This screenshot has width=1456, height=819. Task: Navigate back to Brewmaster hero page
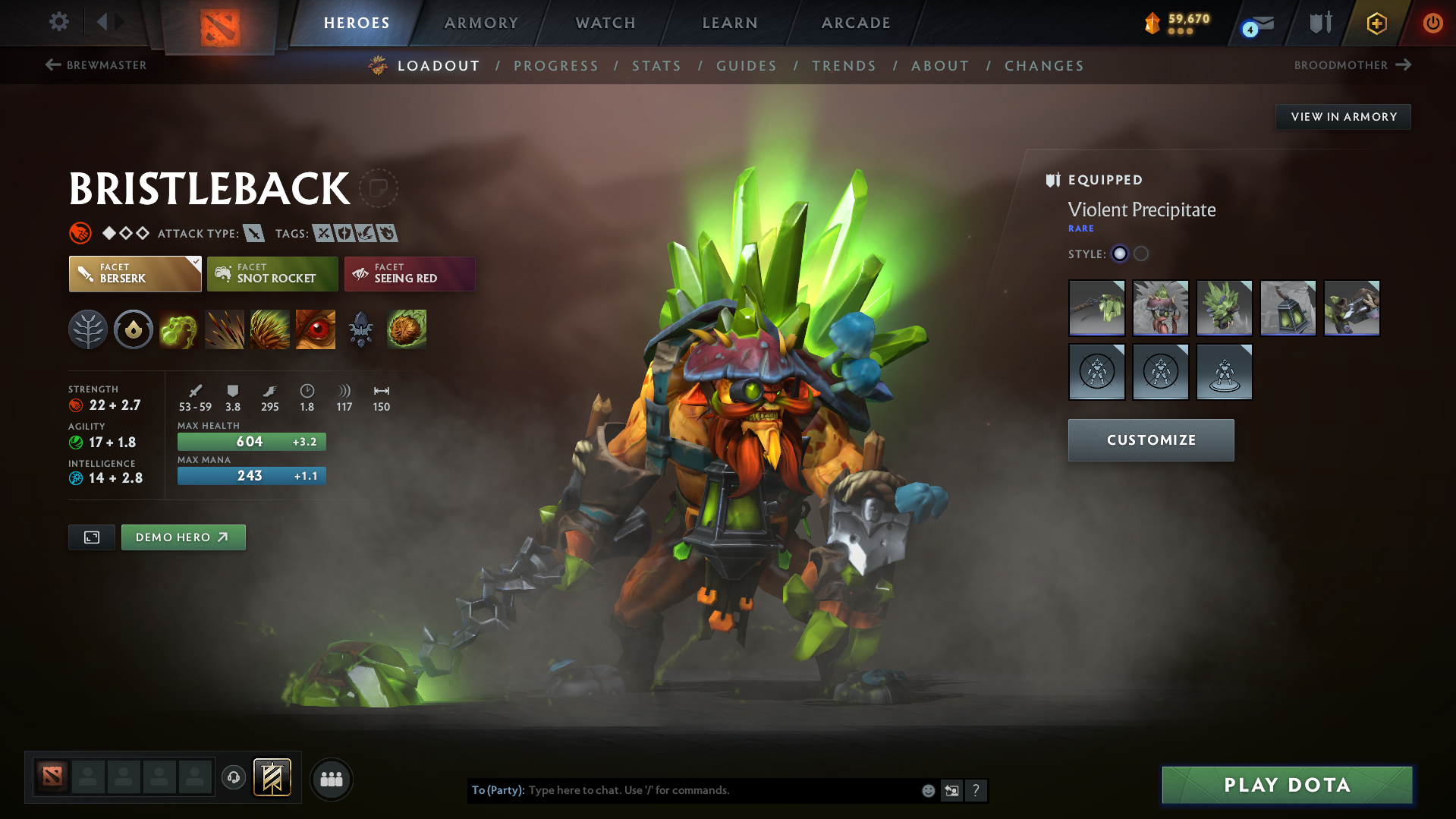pyautogui.click(x=96, y=65)
